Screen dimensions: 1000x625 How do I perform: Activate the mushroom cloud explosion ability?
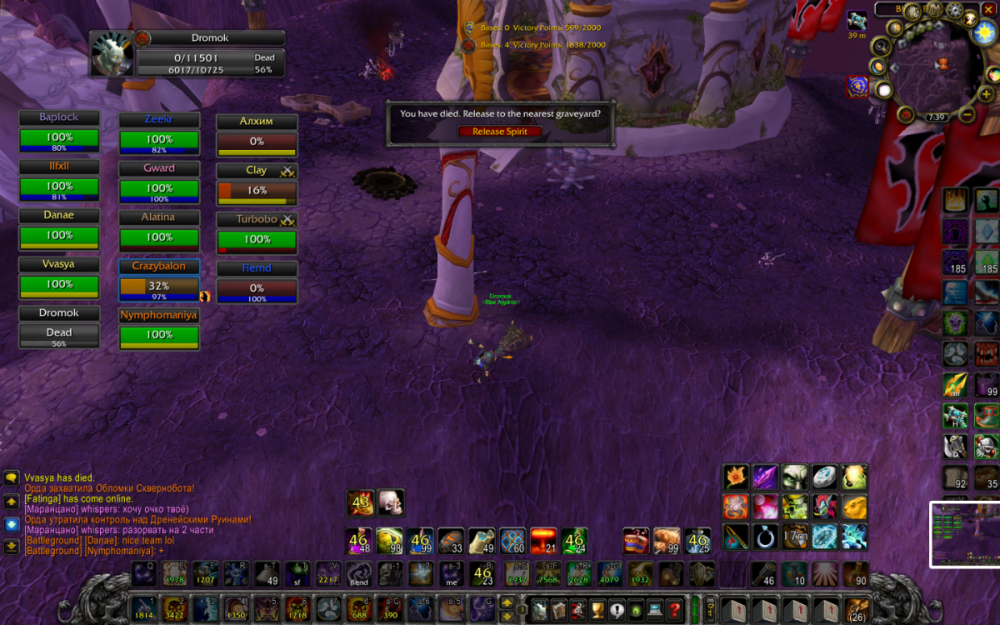543,541
